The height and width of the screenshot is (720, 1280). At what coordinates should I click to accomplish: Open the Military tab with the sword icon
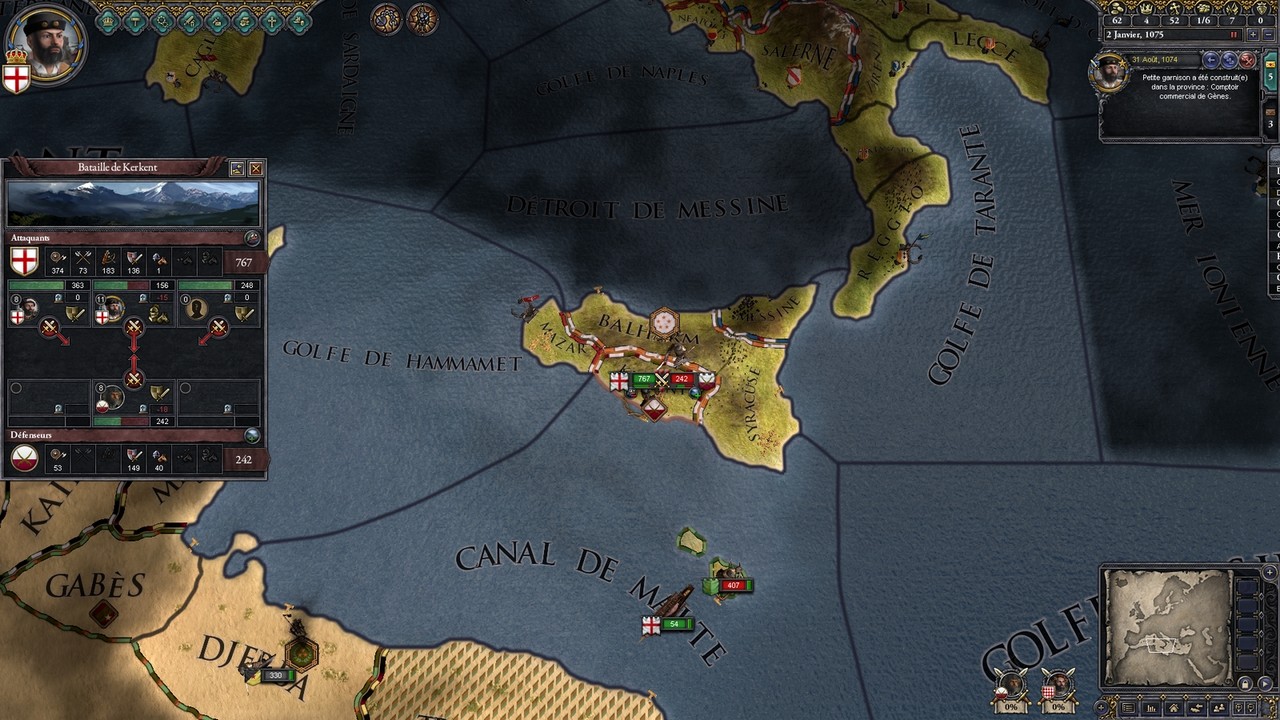click(x=189, y=20)
